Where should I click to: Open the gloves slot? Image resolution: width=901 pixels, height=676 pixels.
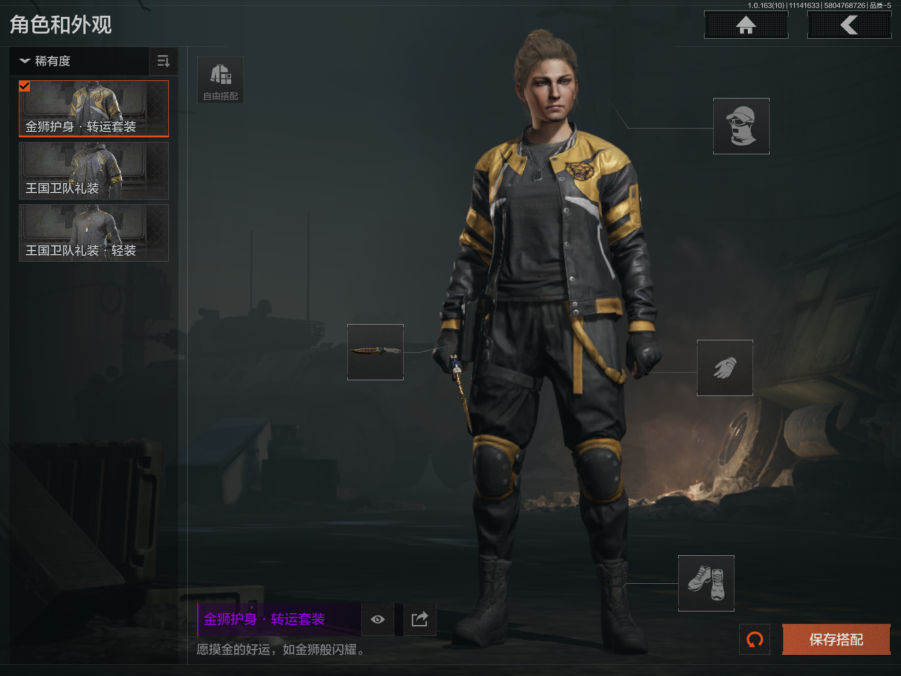725,367
